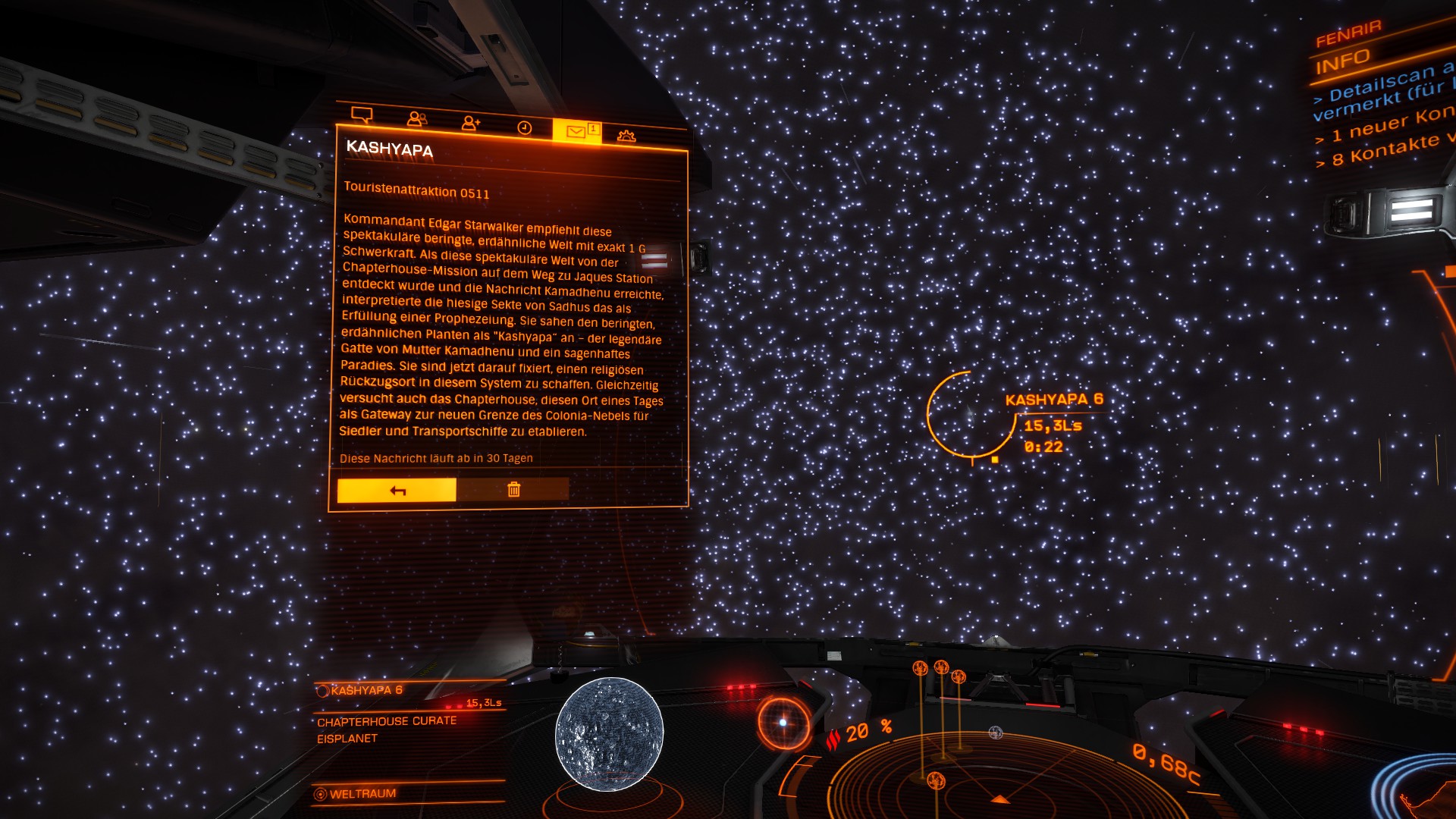Delete this message with the trash button
The height and width of the screenshot is (819, 1456).
[513, 489]
